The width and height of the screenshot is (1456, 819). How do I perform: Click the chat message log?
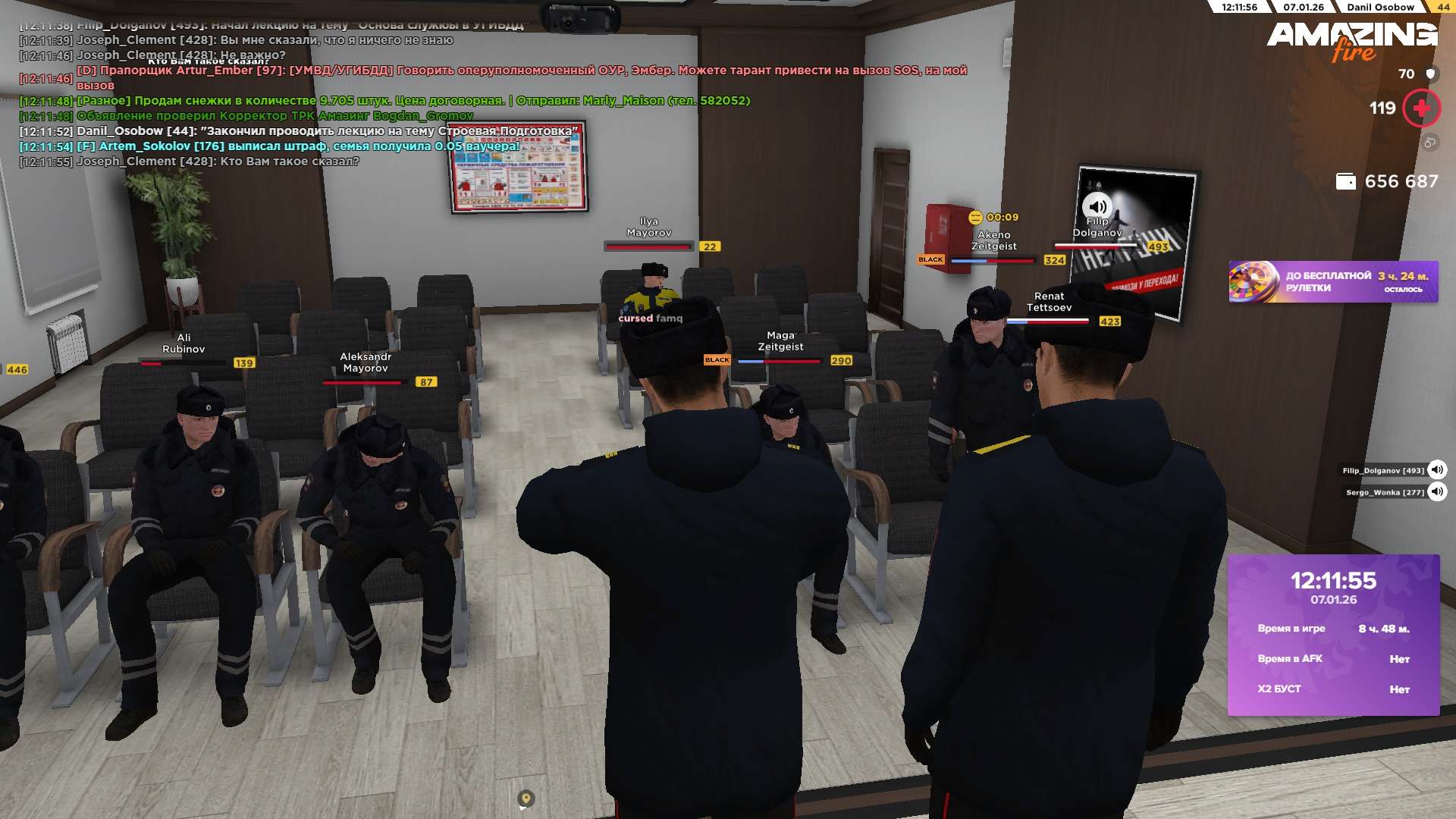click(x=303, y=93)
